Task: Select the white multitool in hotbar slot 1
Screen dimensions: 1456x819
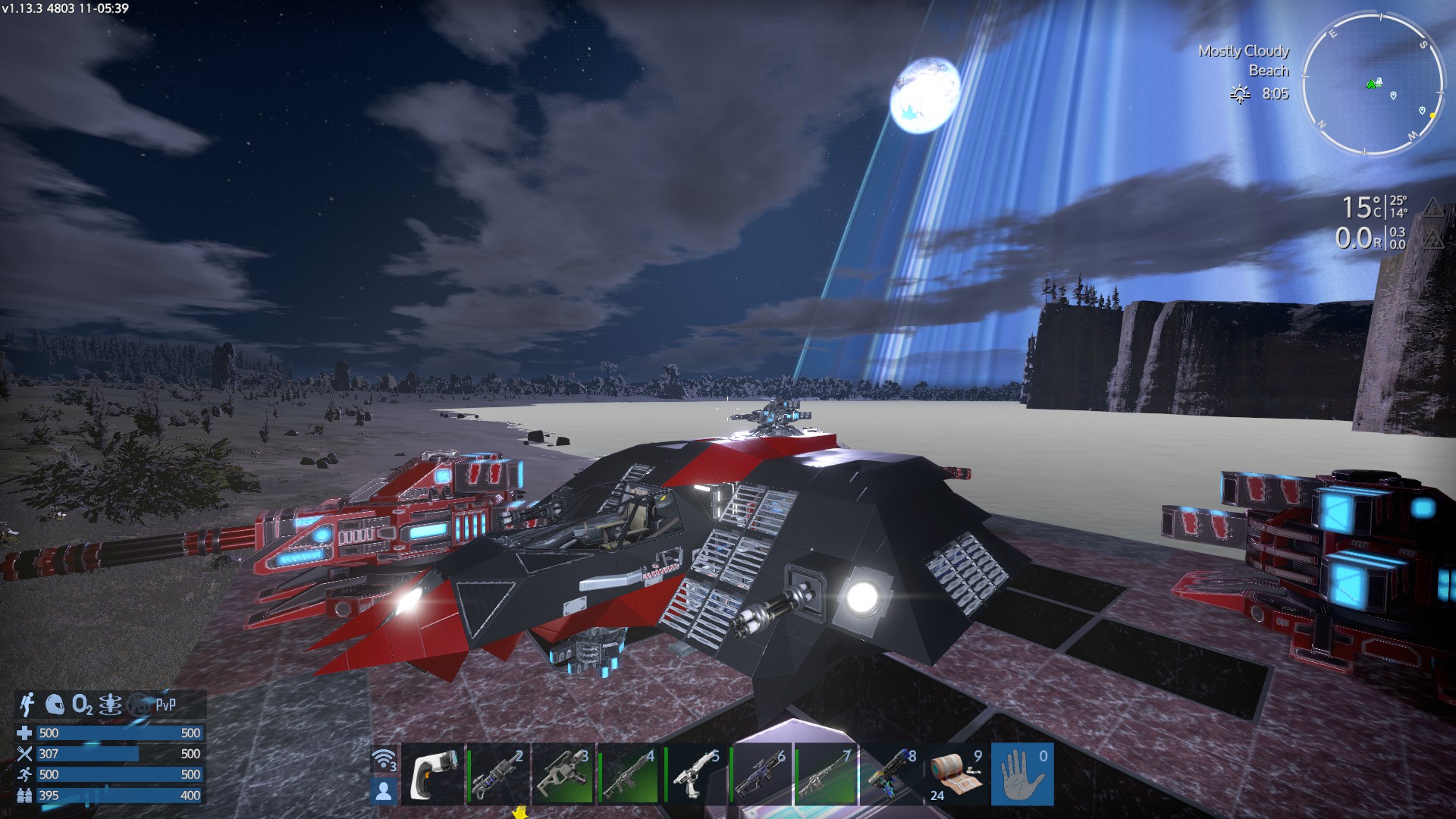Action: click(x=432, y=774)
